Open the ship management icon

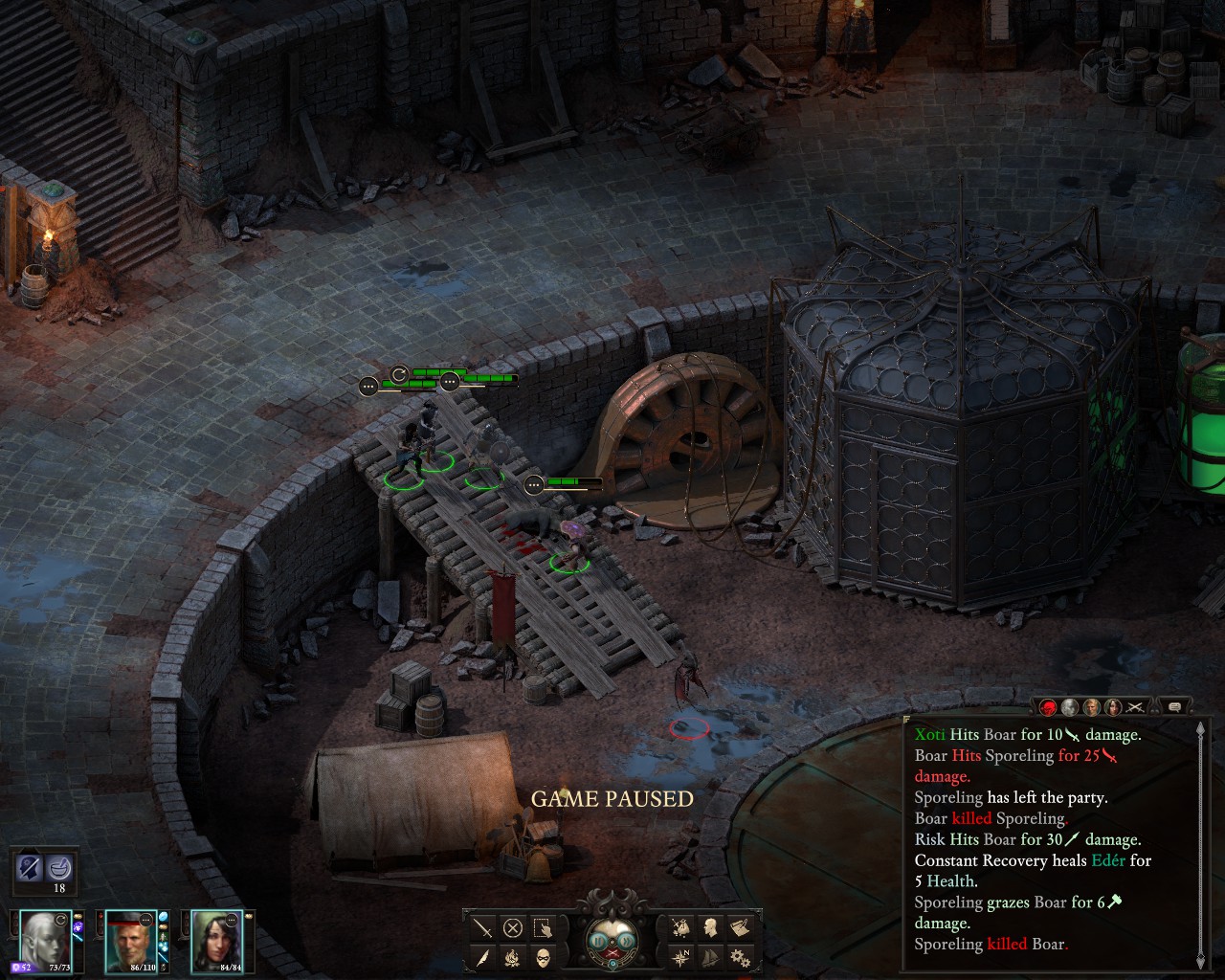coord(710,956)
